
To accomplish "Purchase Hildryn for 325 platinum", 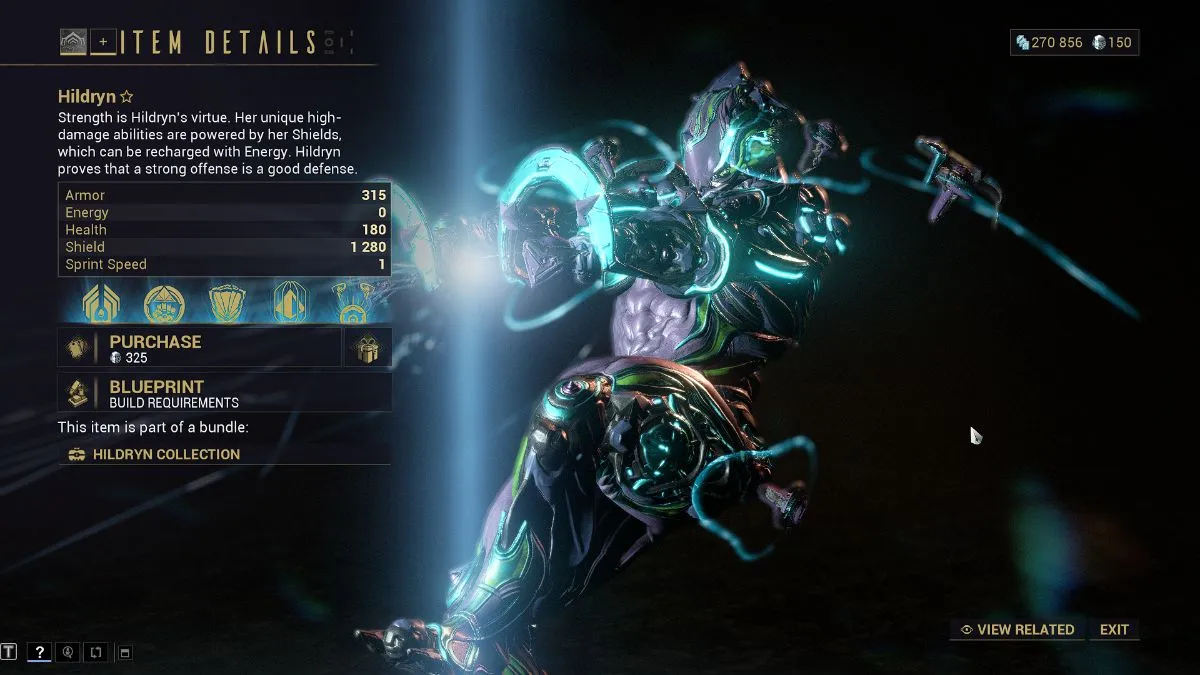I will [200, 348].
